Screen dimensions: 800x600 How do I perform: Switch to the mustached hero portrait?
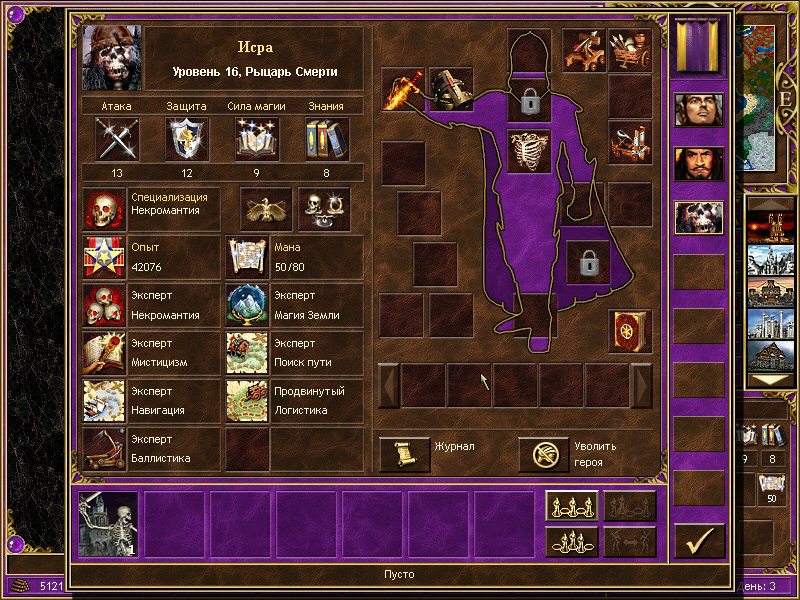[699, 163]
